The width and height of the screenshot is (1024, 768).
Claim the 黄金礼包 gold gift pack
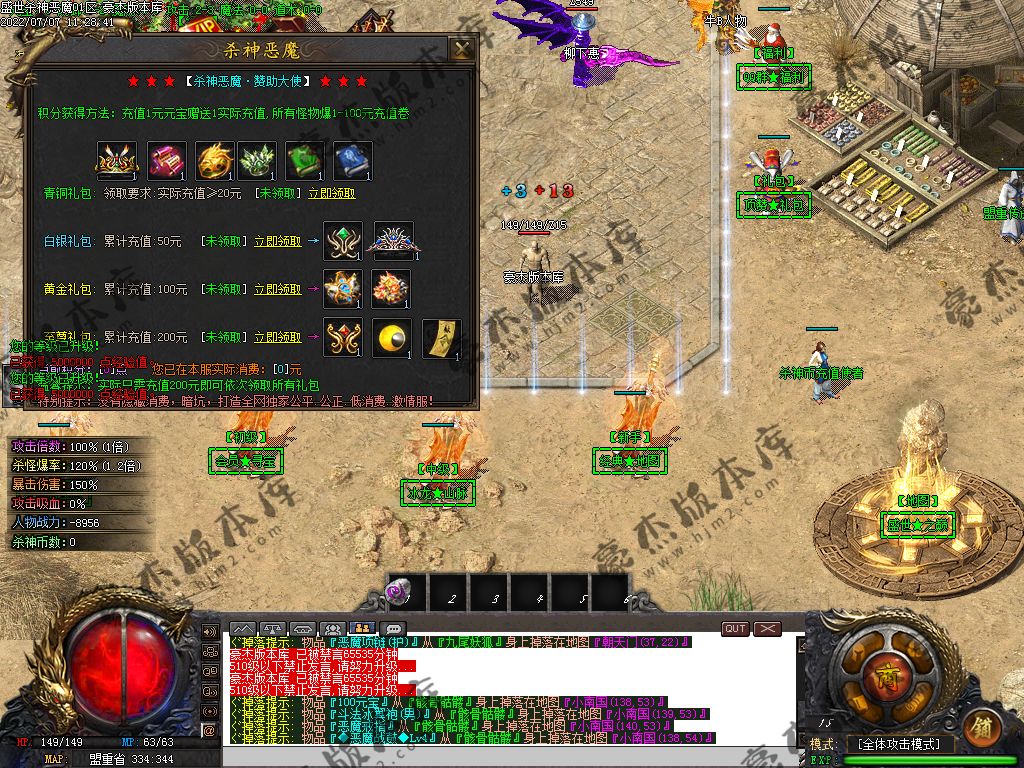pyautogui.click(x=277, y=289)
